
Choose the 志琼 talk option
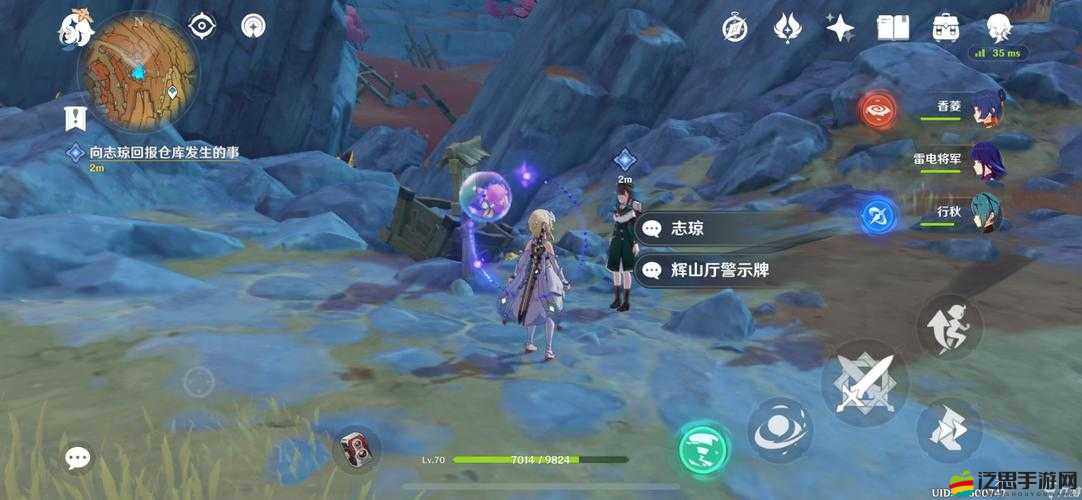pos(718,229)
